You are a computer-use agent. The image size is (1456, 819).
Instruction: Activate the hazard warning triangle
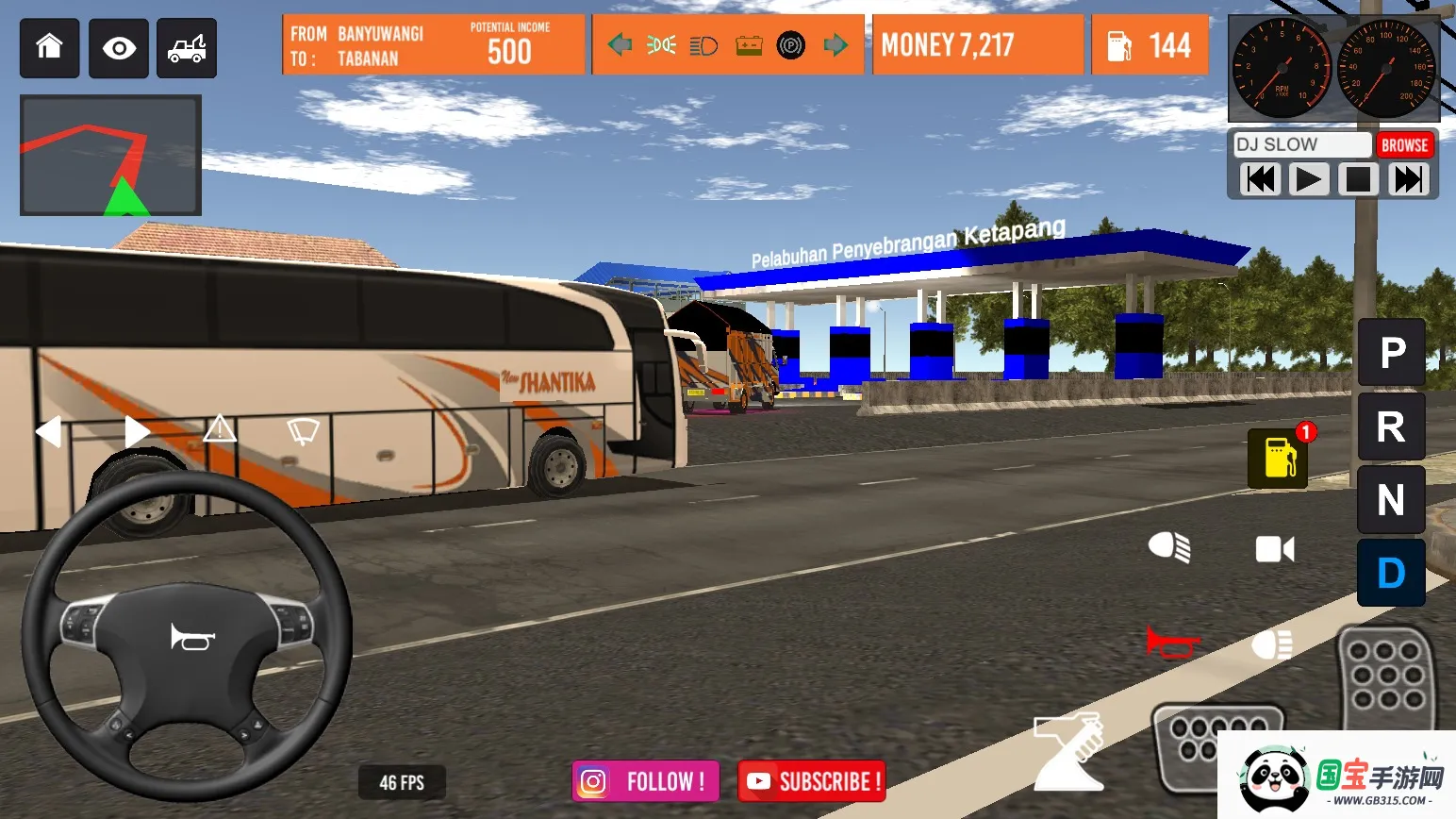click(x=220, y=429)
